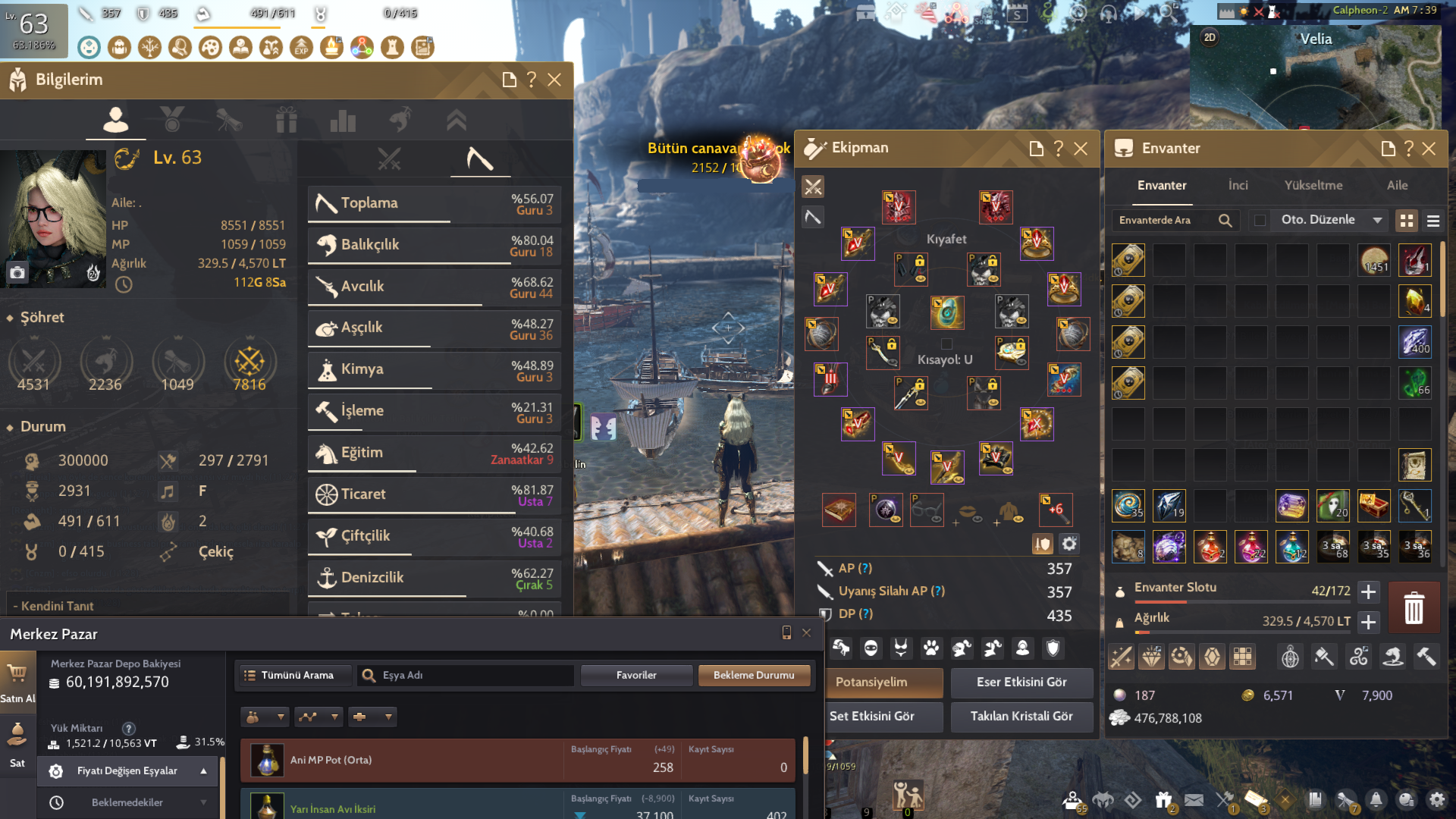1456x819 pixels.
Task: Open the Aile inventory tab
Action: tap(1397, 185)
